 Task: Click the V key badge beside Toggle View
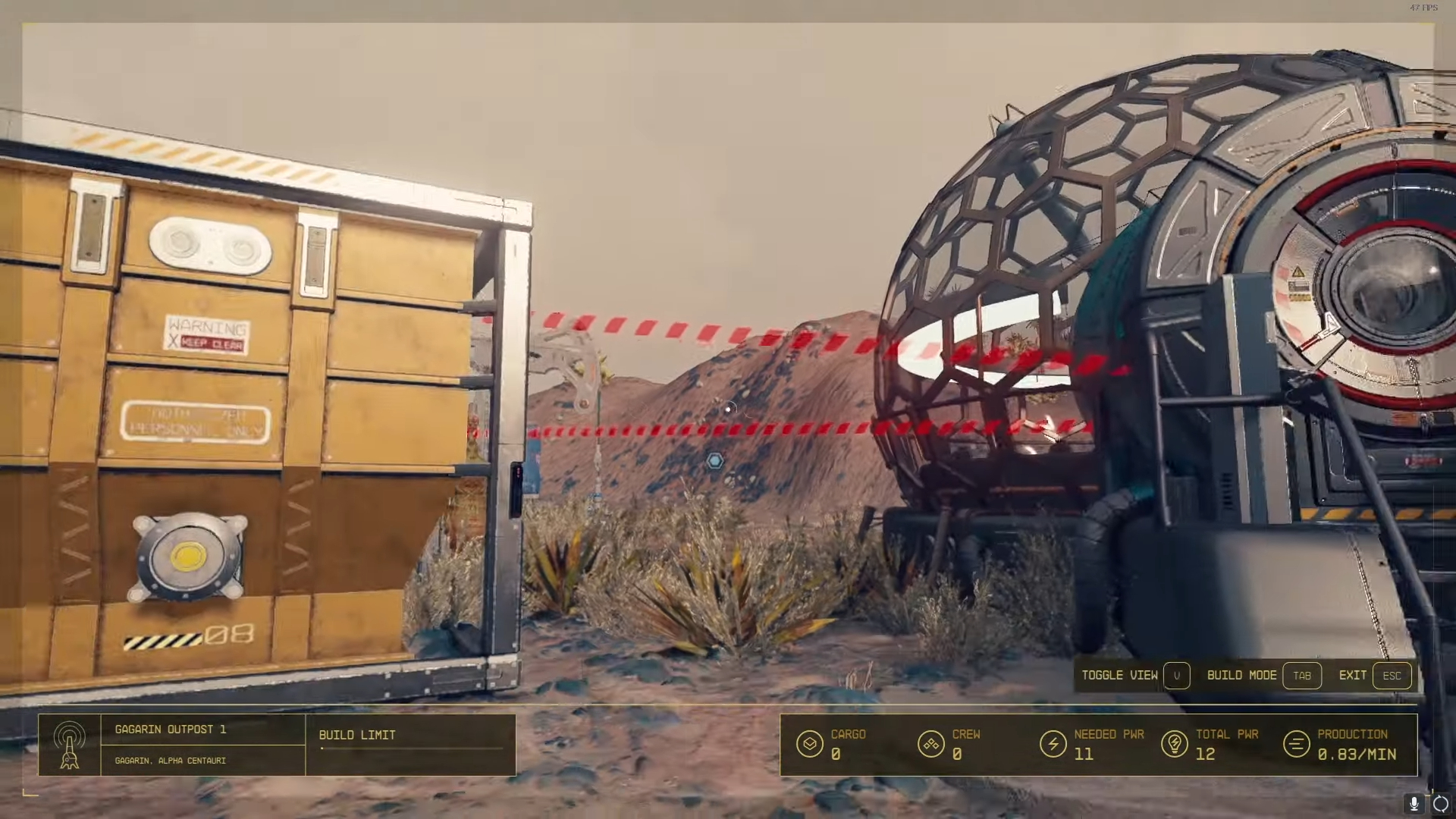pyautogui.click(x=1177, y=675)
